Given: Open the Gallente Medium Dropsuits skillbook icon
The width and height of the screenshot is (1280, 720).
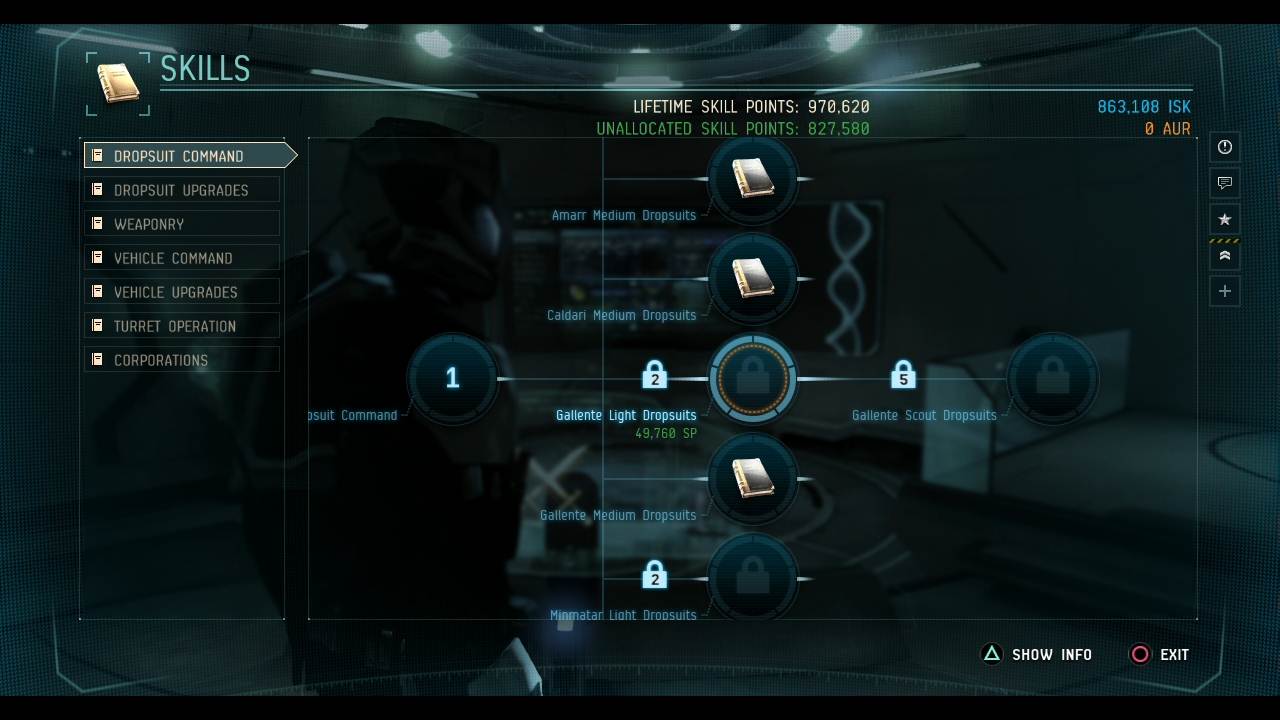Looking at the screenshot, I should [x=755, y=479].
